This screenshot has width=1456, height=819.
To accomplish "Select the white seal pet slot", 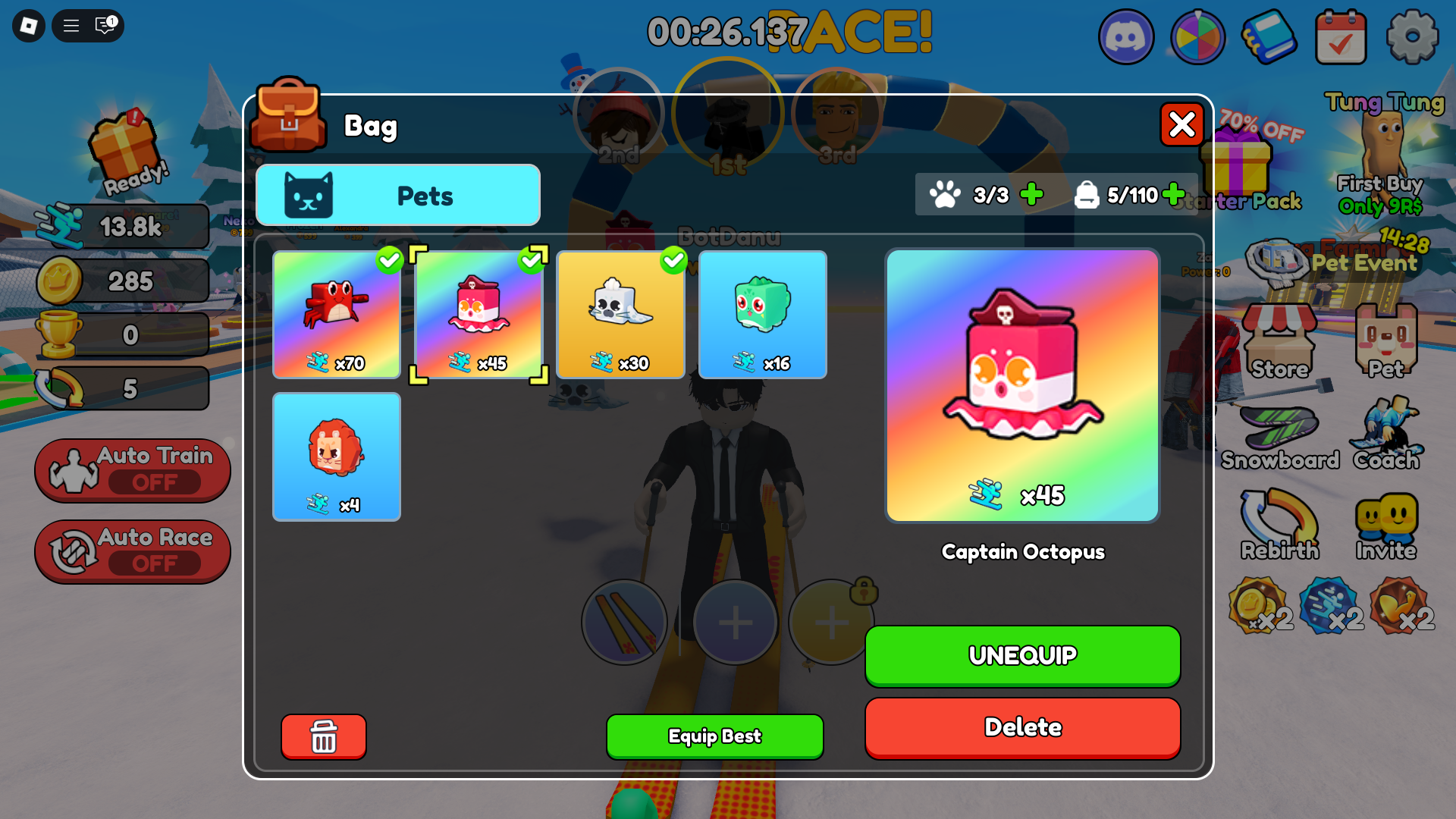I will click(x=620, y=315).
